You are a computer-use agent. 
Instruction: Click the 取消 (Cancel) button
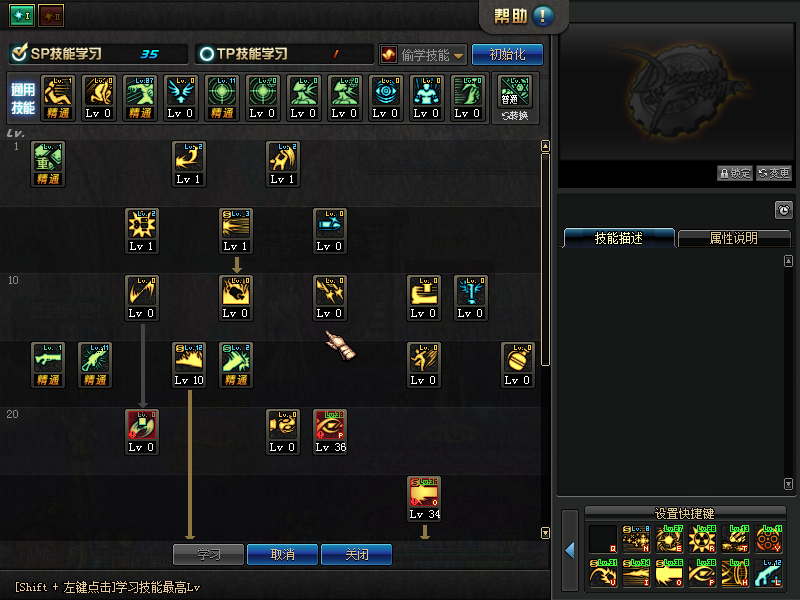283,554
